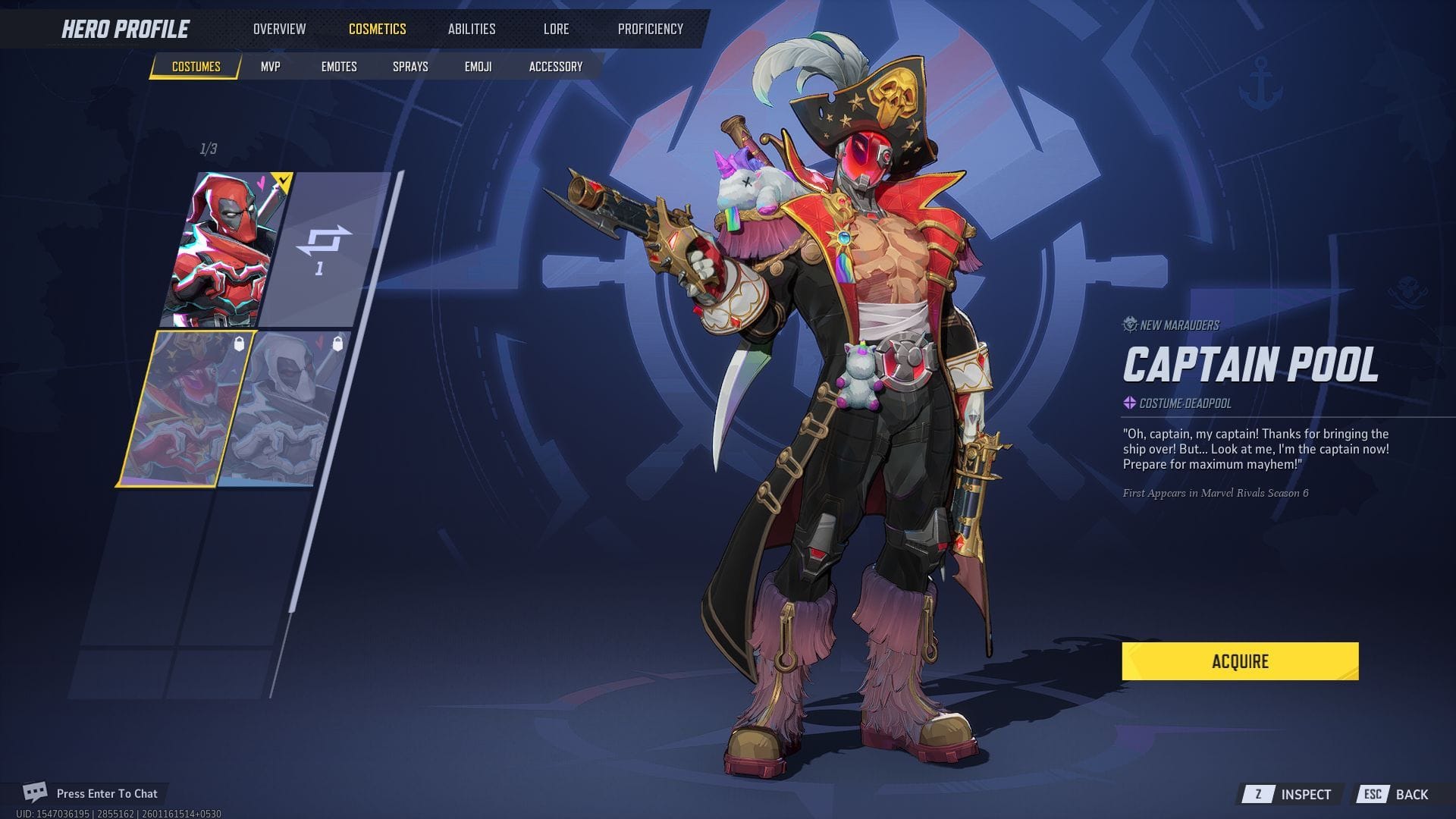Show the MVP cosmetics
Image resolution: width=1456 pixels, height=819 pixels.
[270, 67]
